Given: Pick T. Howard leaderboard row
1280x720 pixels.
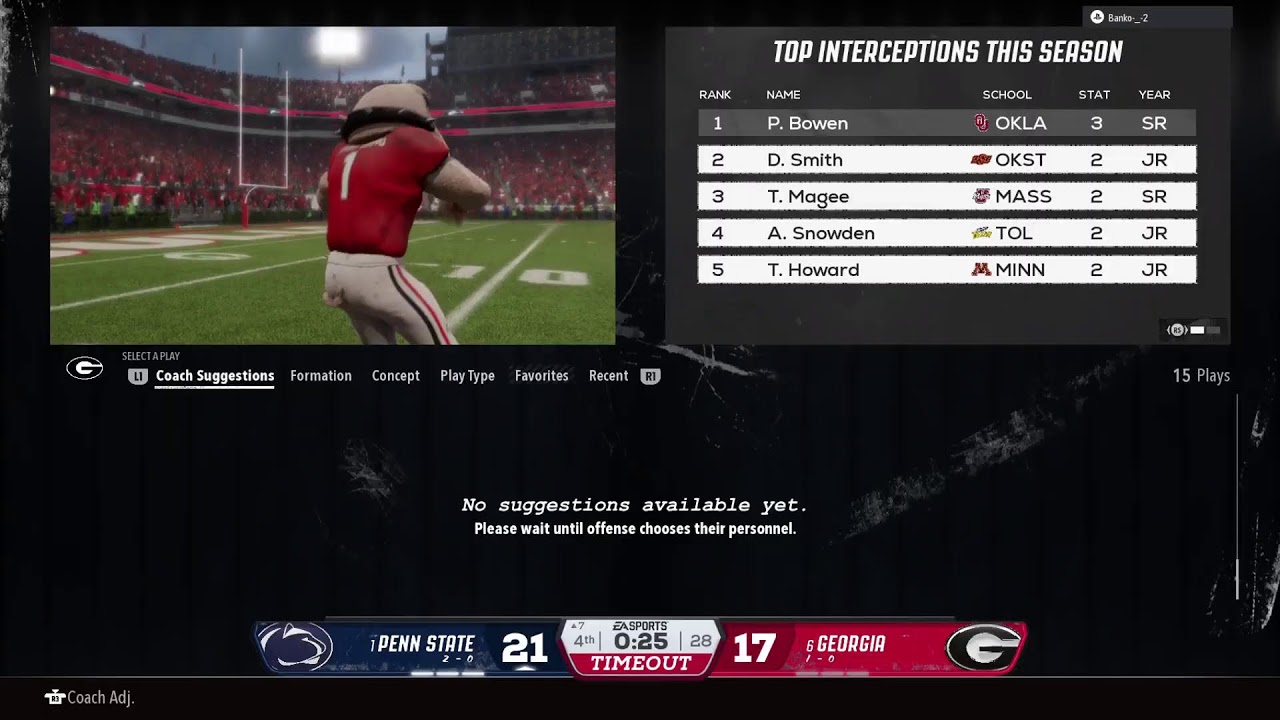Looking at the screenshot, I should pyautogui.click(x=946, y=270).
